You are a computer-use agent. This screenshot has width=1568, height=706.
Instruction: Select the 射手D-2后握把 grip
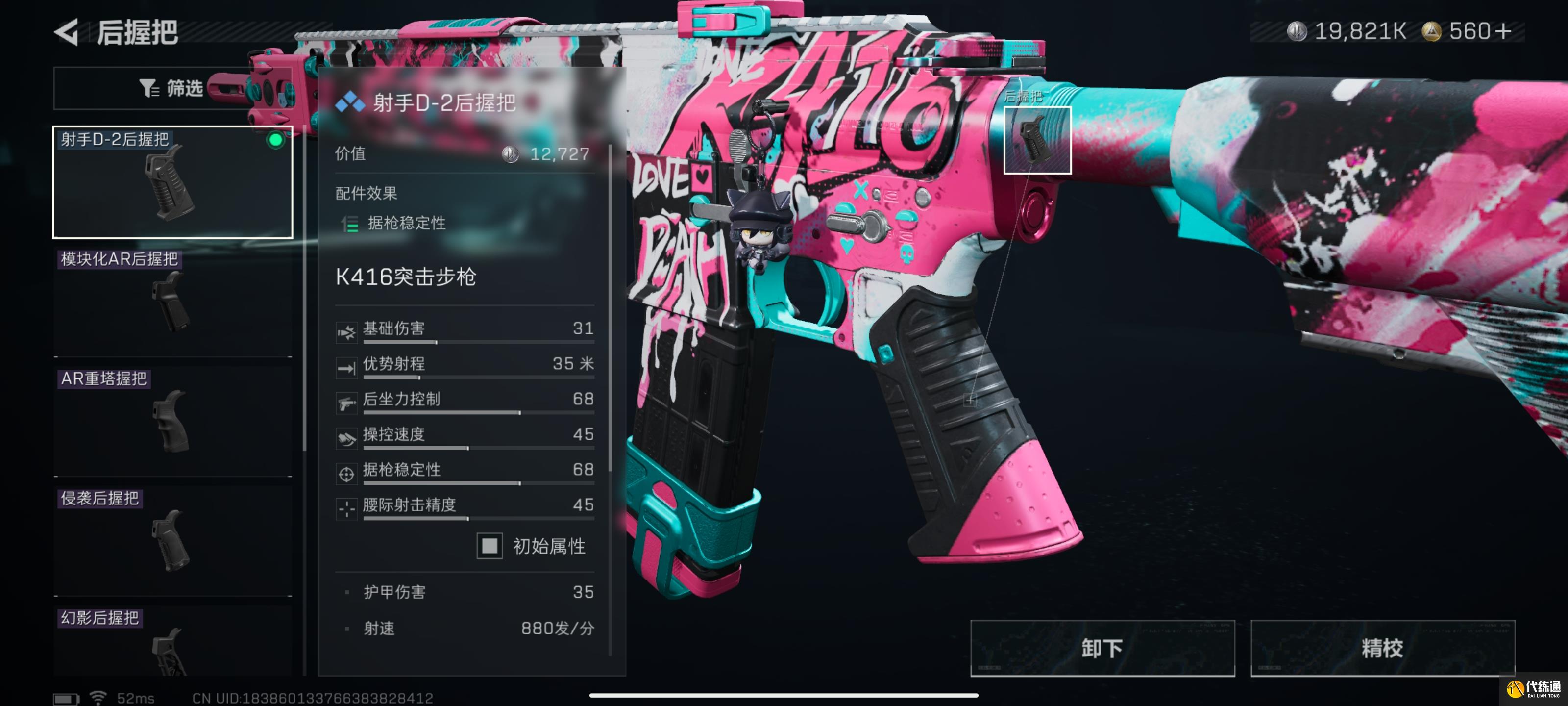coord(173,182)
